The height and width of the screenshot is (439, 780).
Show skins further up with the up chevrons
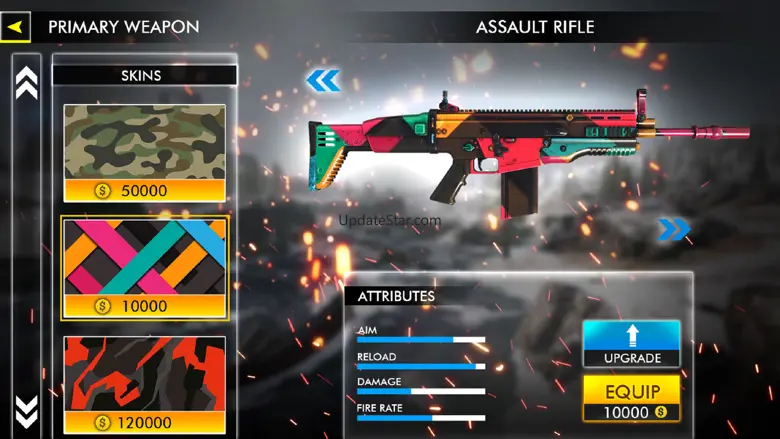pyautogui.click(x=27, y=82)
